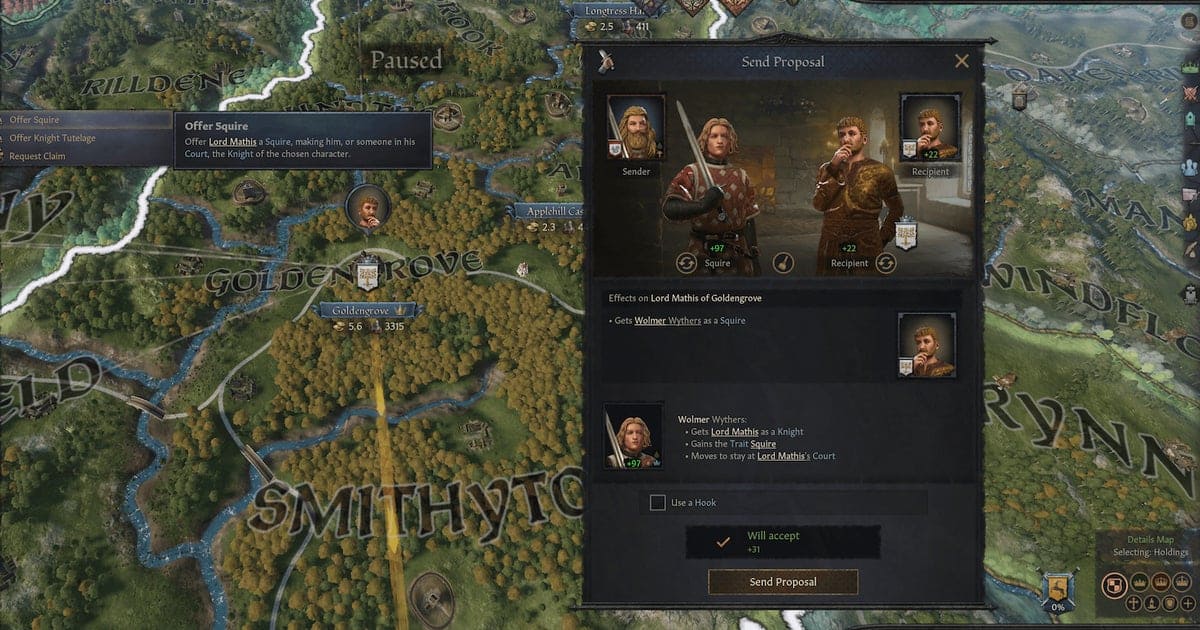Click the Applehill Castle nameplate
The width and height of the screenshot is (1200, 630).
[x=548, y=212]
